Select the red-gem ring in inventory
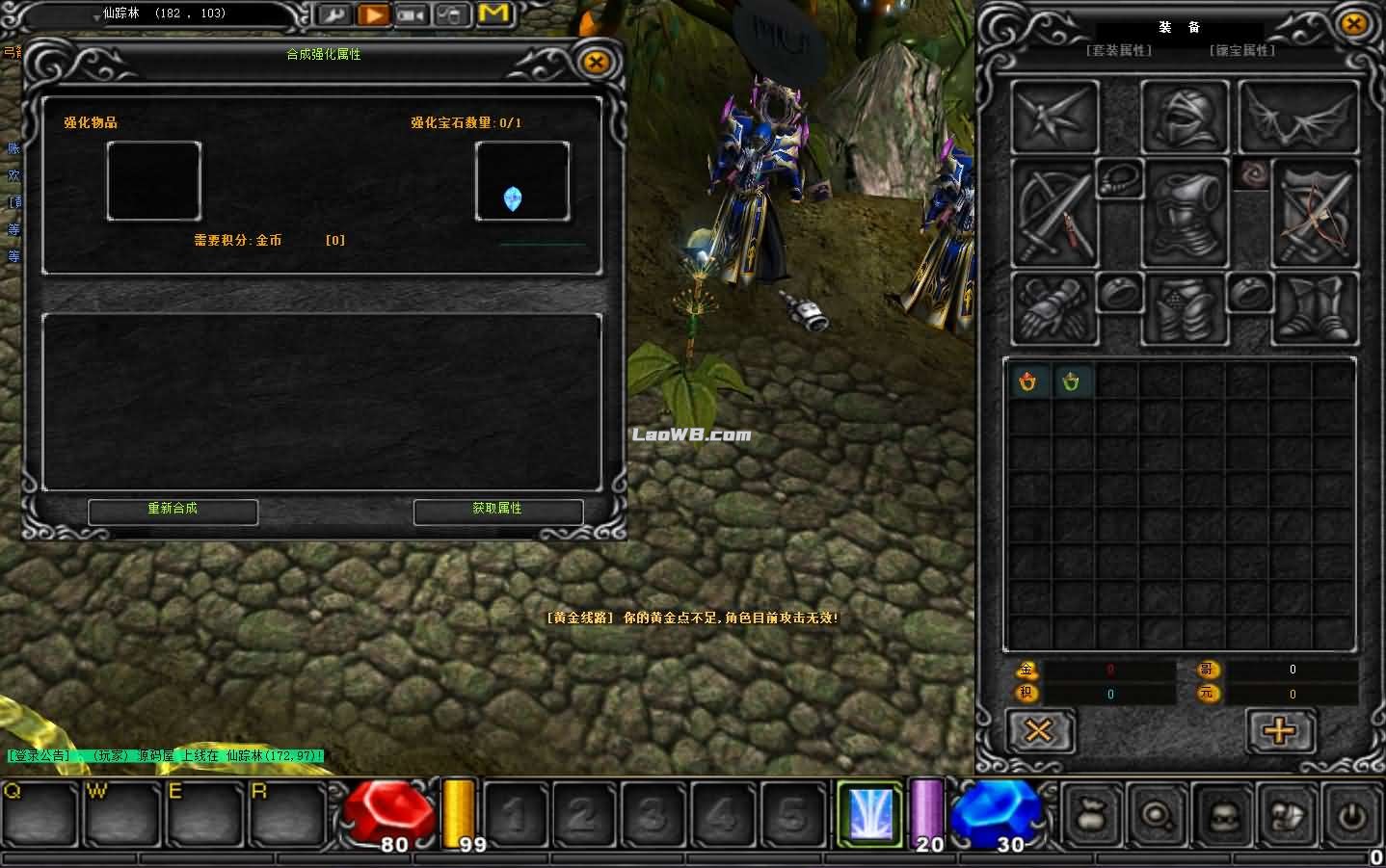Screen dimensions: 1386x868 point(1028,382)
